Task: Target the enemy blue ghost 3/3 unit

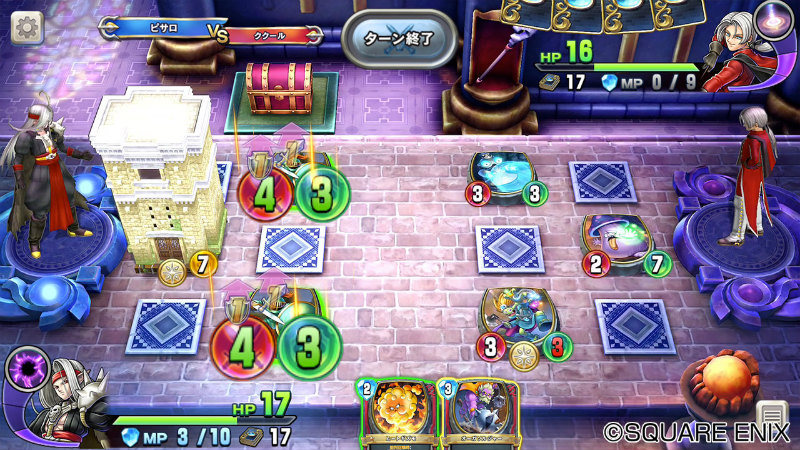Action: tap(507, 178)
